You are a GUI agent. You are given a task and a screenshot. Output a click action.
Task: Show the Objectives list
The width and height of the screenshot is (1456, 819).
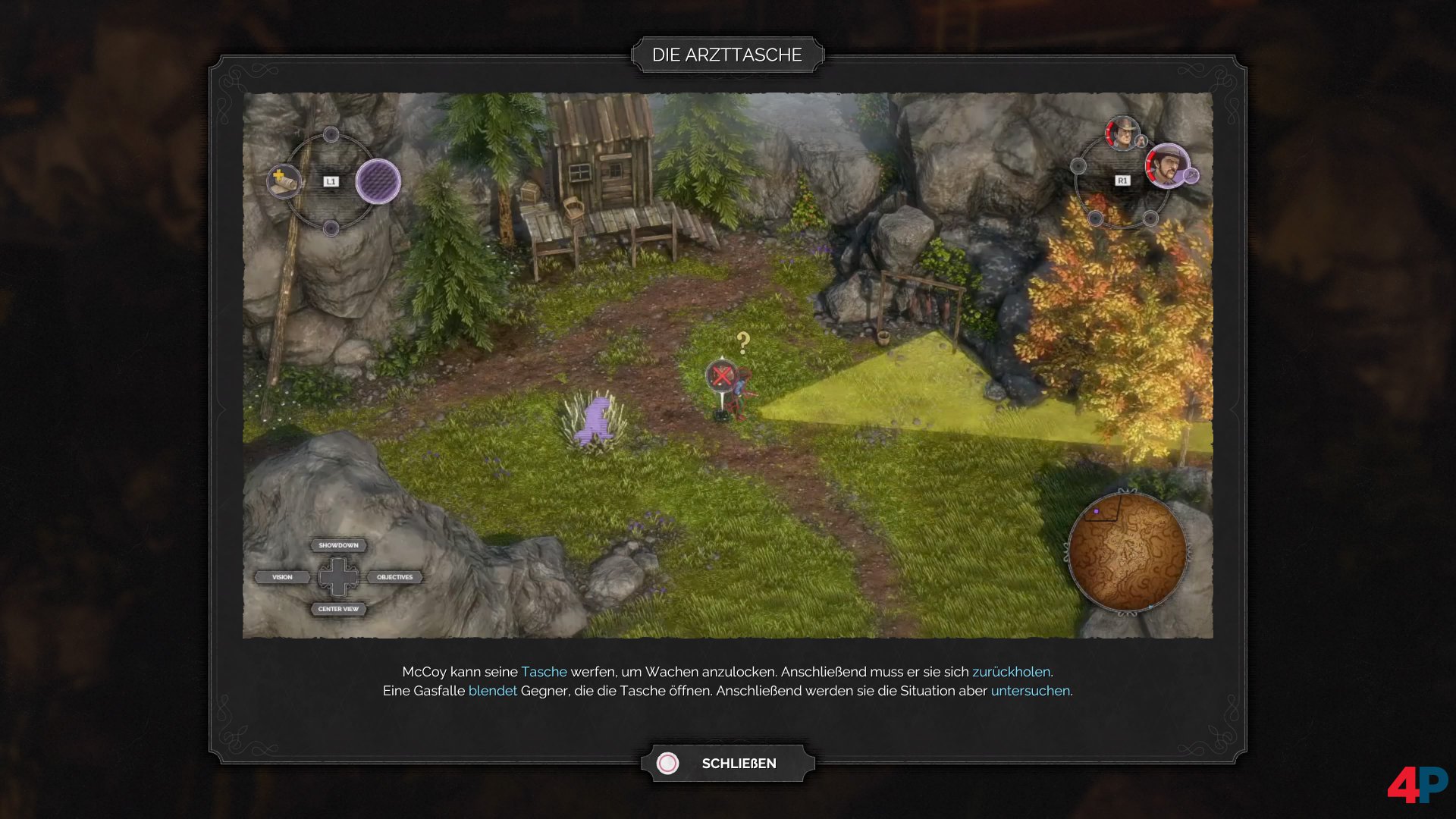(394, 577)
